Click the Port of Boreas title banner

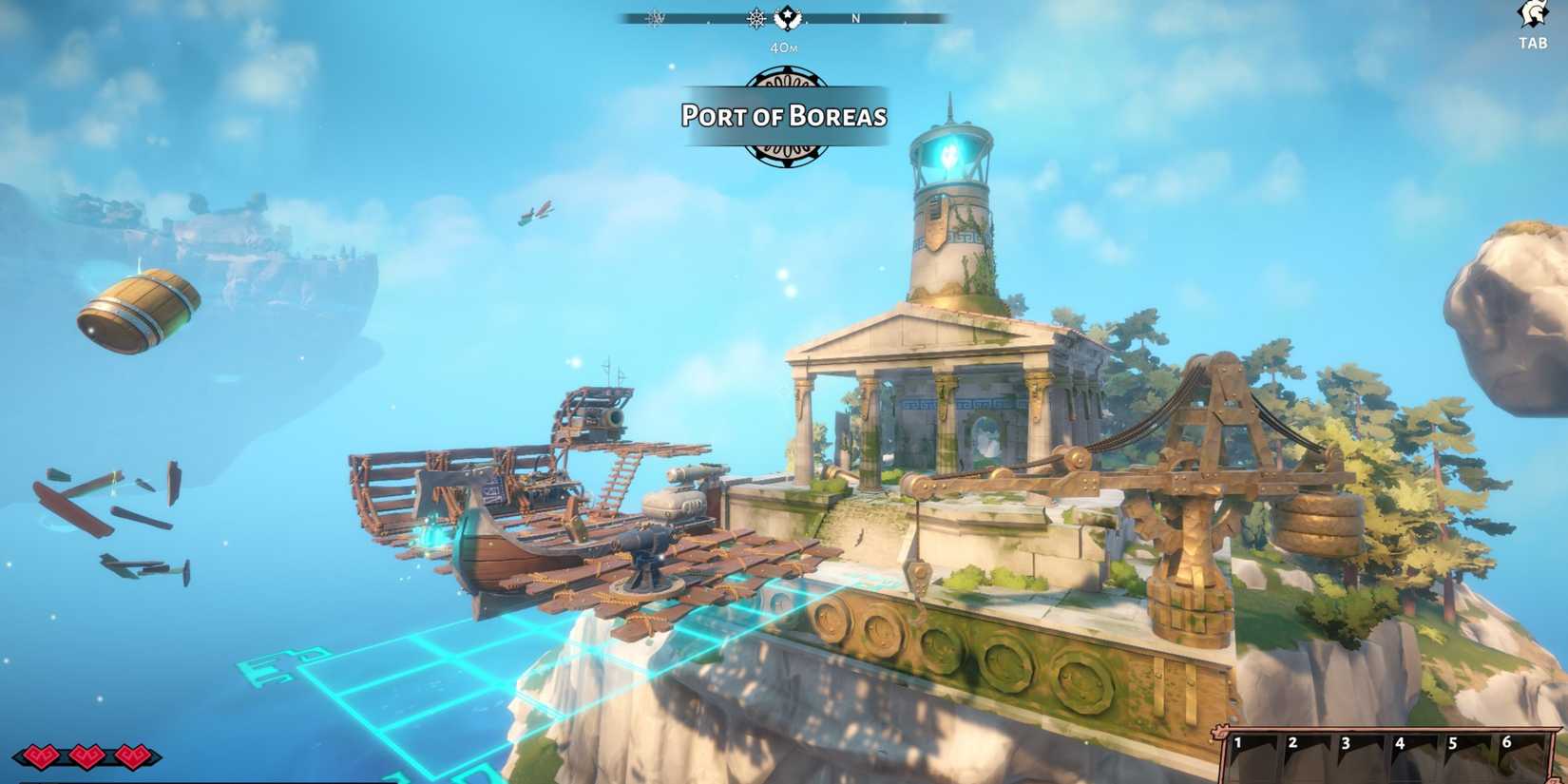(x=784, y=116)
